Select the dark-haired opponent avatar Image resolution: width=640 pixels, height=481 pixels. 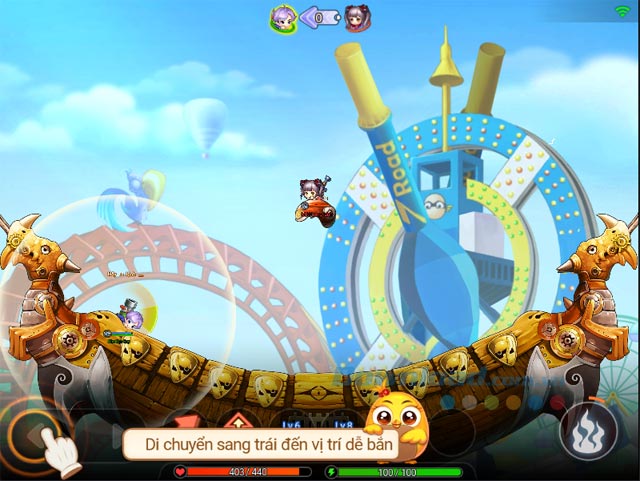(x=358, y=18)
